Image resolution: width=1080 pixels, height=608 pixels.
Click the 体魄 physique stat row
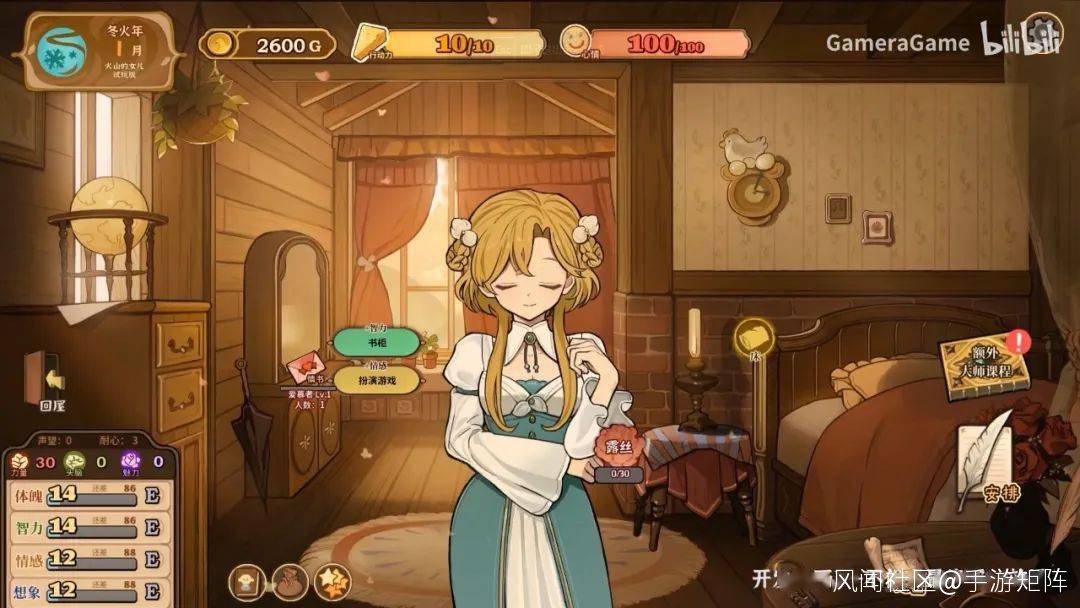[88, 495]
